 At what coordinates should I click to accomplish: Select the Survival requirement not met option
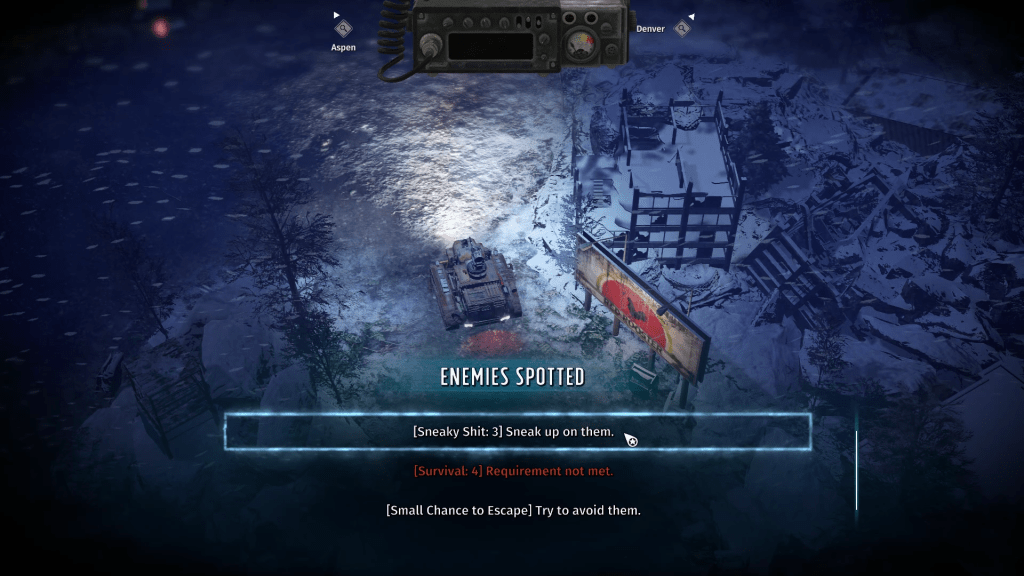(x=513, y=471)
